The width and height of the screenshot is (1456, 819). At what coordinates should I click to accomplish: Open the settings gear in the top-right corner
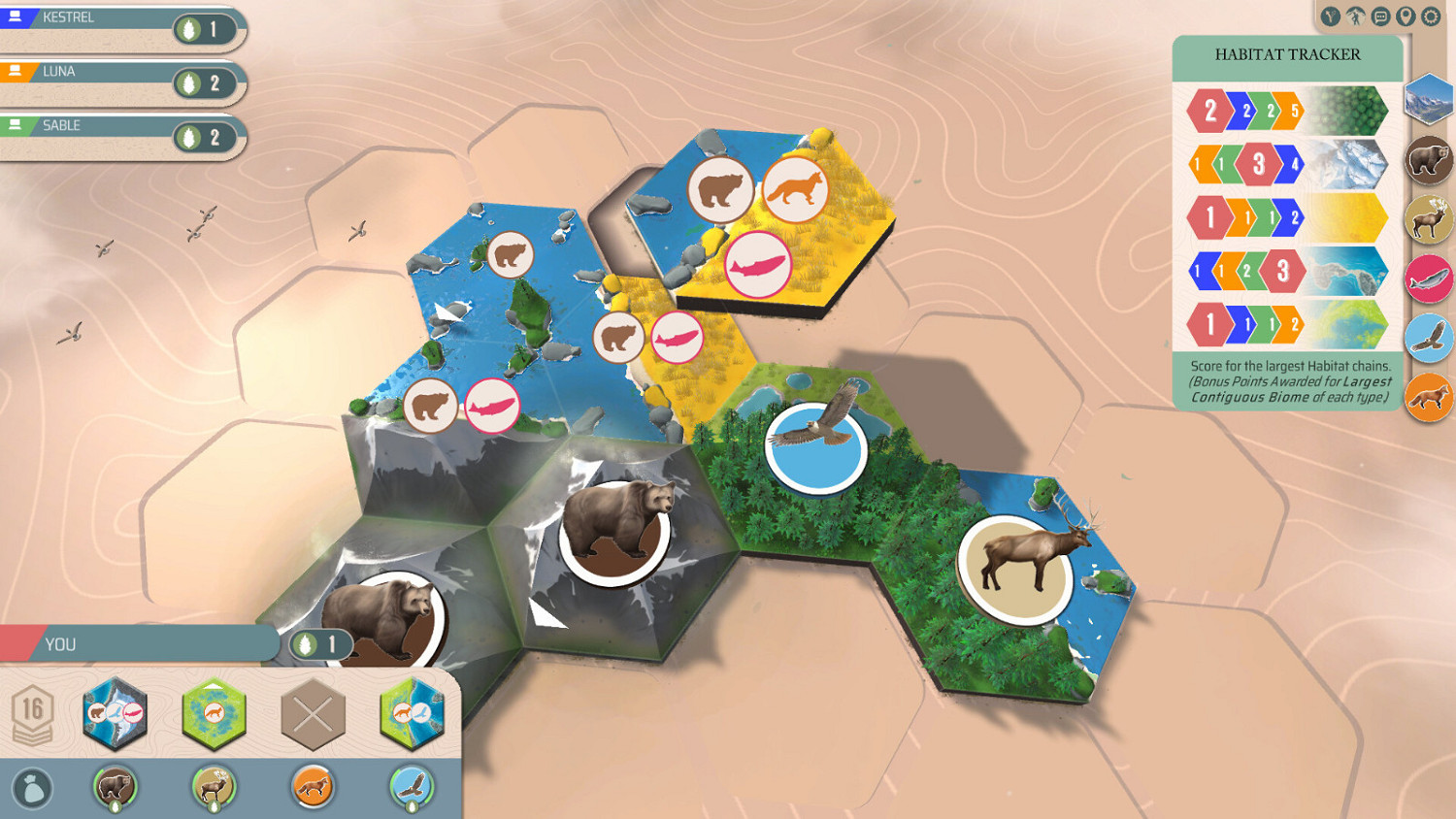(1430, 16)
